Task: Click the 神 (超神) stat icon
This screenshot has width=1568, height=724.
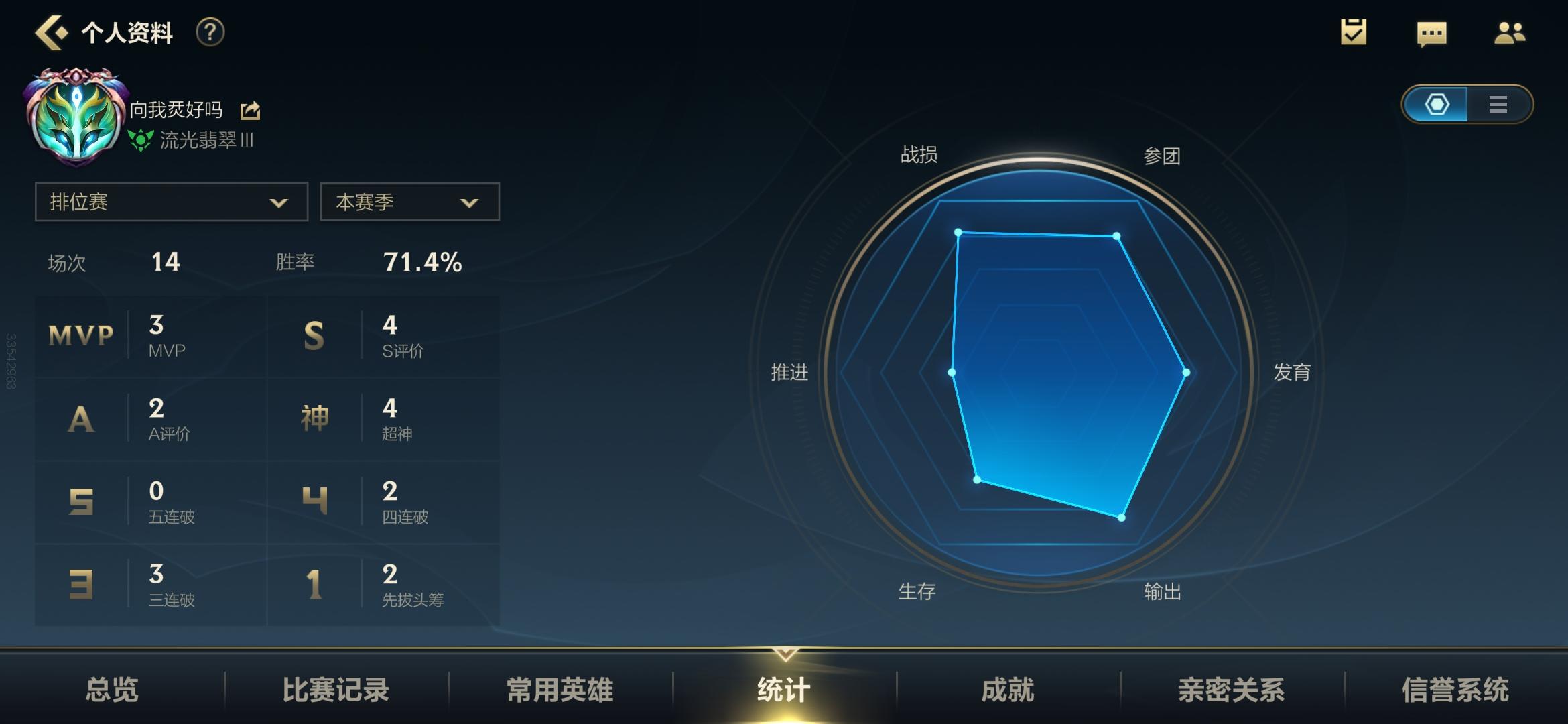Action: (316, 417)
